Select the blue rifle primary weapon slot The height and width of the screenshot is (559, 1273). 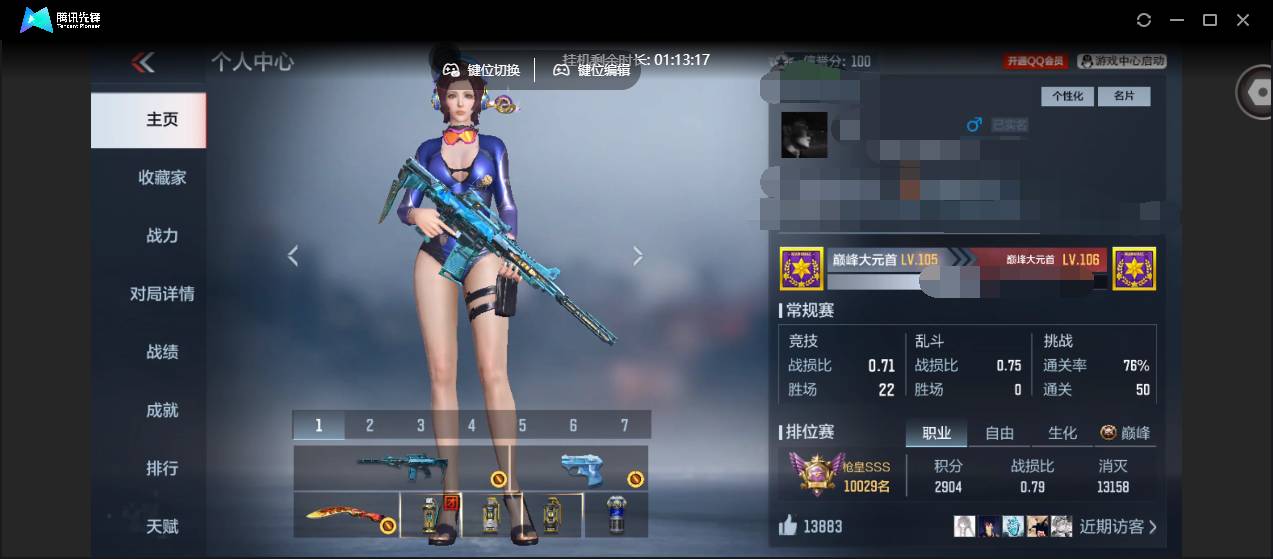(x=402, y=467)
